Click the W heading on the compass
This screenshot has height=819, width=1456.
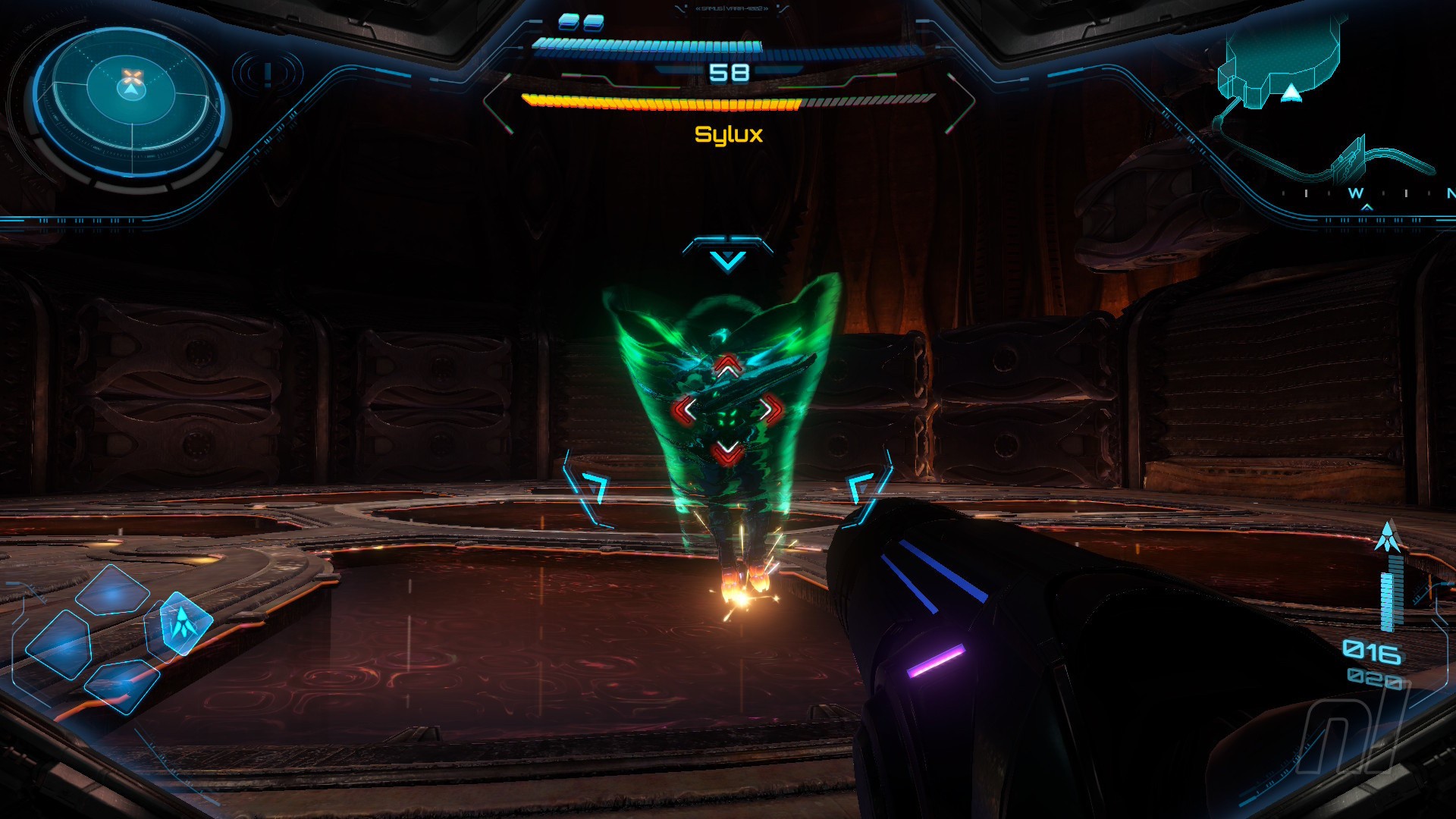[1356, 193]
